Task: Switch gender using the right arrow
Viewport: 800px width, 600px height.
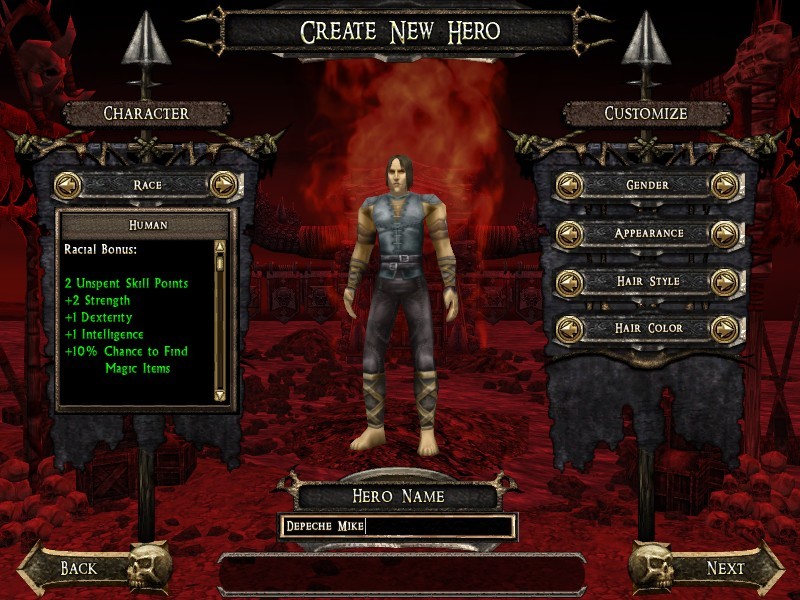Action: (725, 185)
